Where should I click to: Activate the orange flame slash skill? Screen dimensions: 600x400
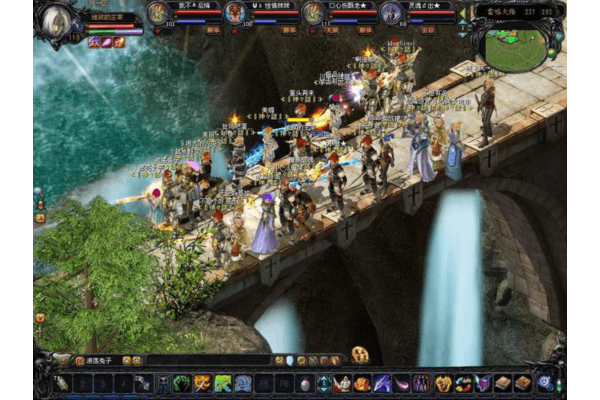click(x=202, y=383)
